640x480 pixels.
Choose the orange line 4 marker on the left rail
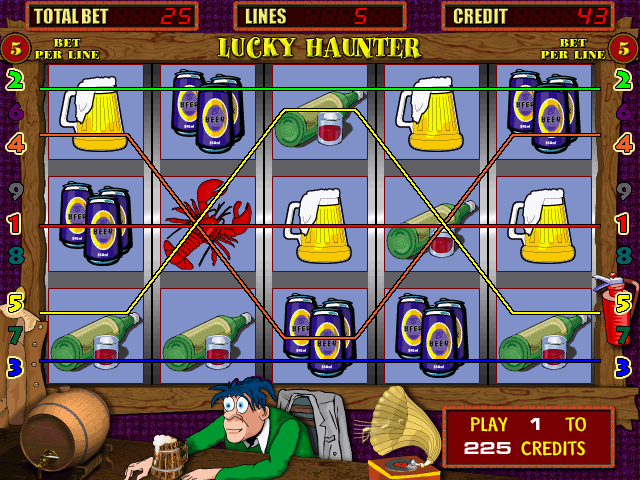pos(15,143)
